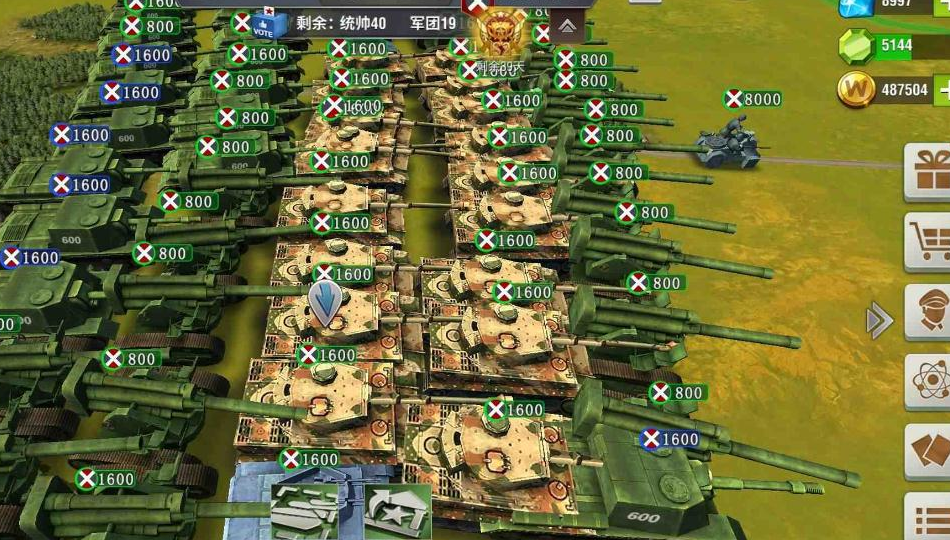
Task: Tap the blue location marker pin
Action: click(325, 303)
